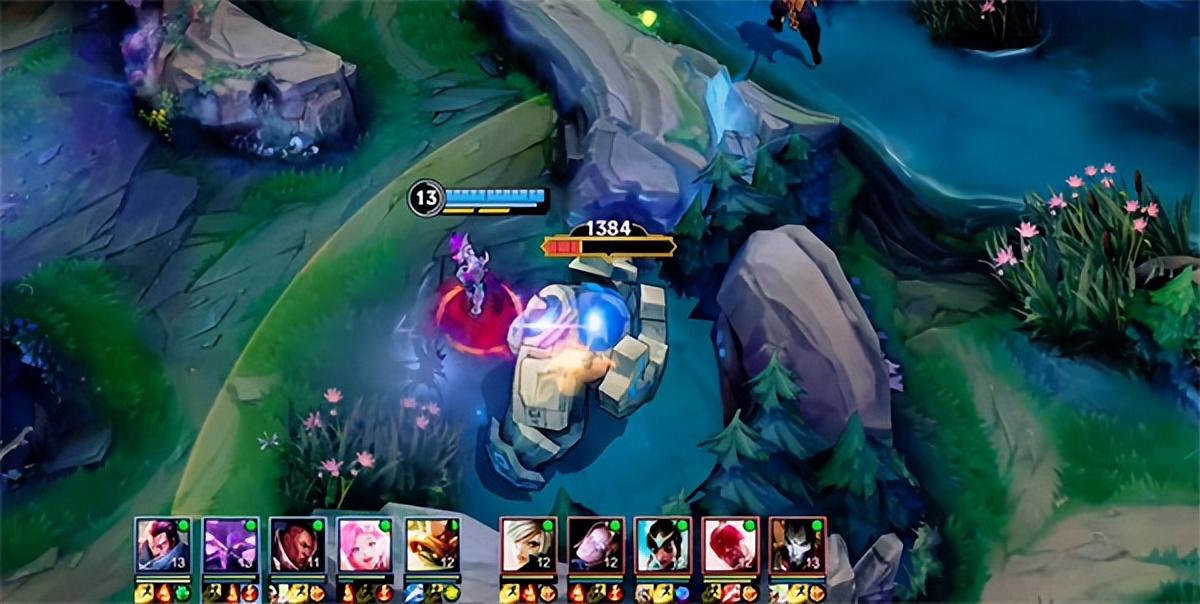Select the purple-hooded red-team champion portrait

[x=596, y=545]
